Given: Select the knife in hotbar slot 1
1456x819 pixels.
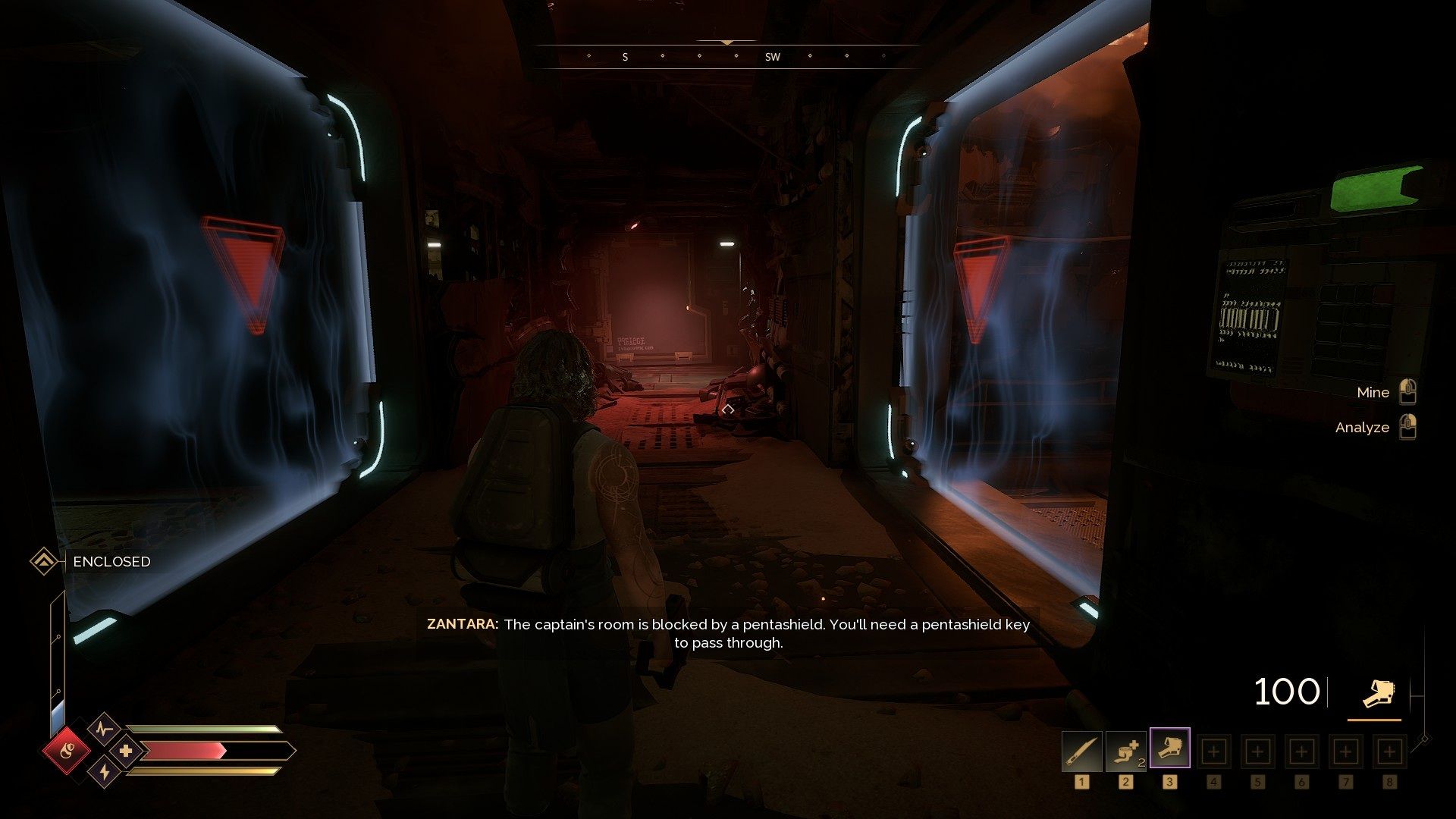Looking at the screenshot, I should point(1081,752).
